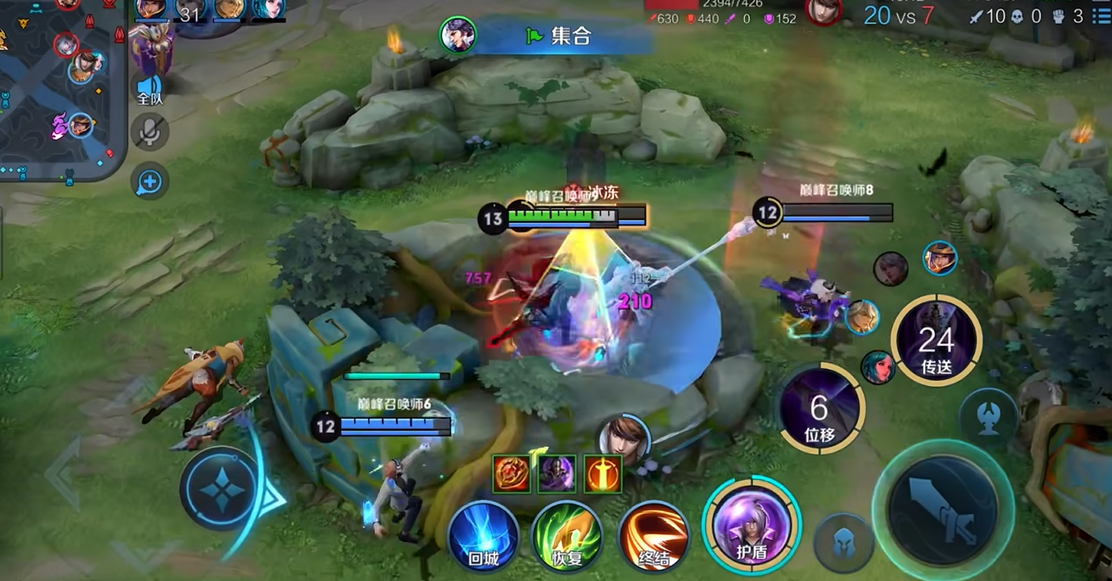The image size is (1112, 581).
Task: Open the top-right scoreboard list menu
Action: [1100, 16]
